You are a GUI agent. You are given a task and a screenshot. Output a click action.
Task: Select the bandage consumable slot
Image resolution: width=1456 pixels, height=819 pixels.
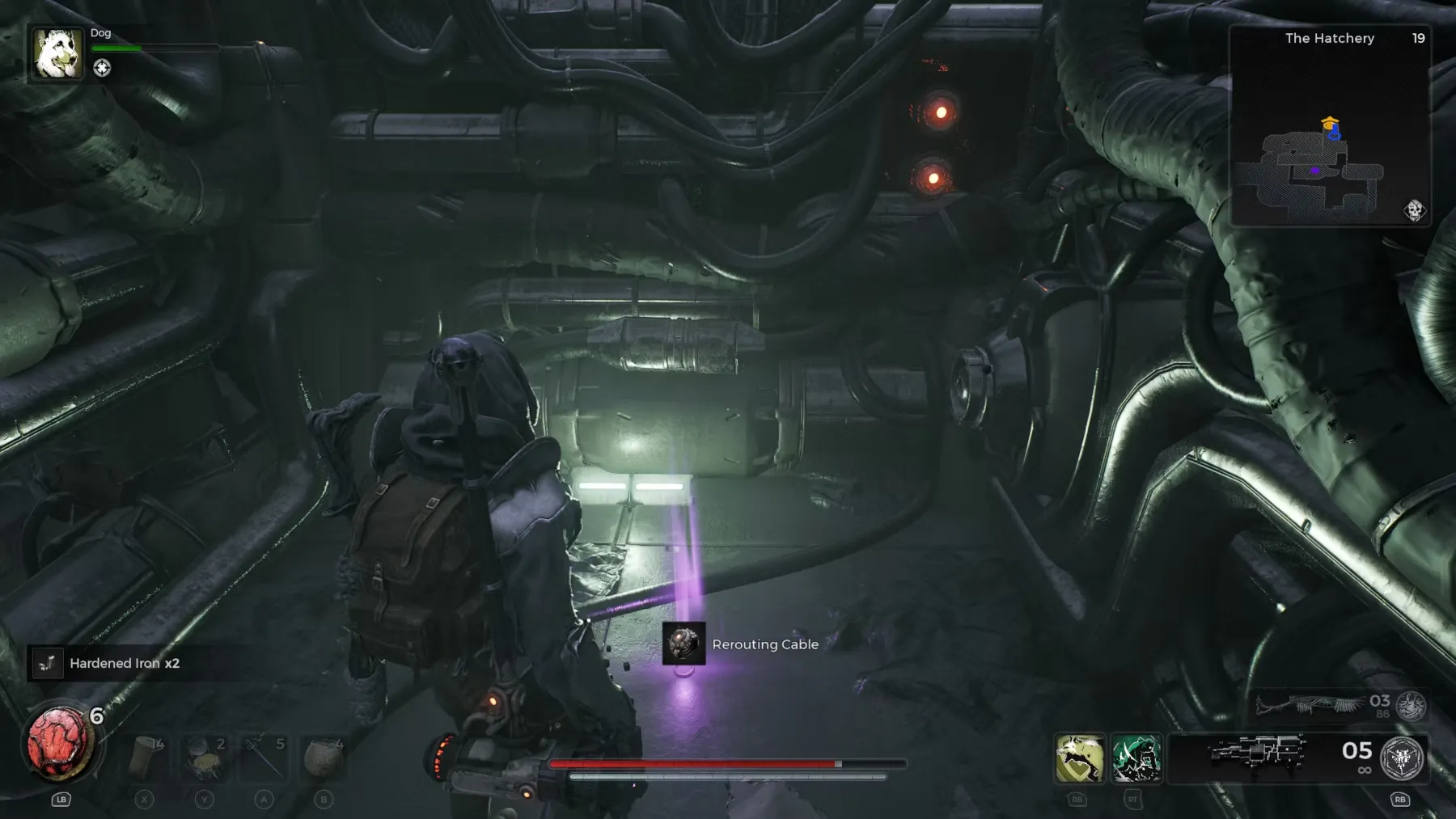(146, 758)
